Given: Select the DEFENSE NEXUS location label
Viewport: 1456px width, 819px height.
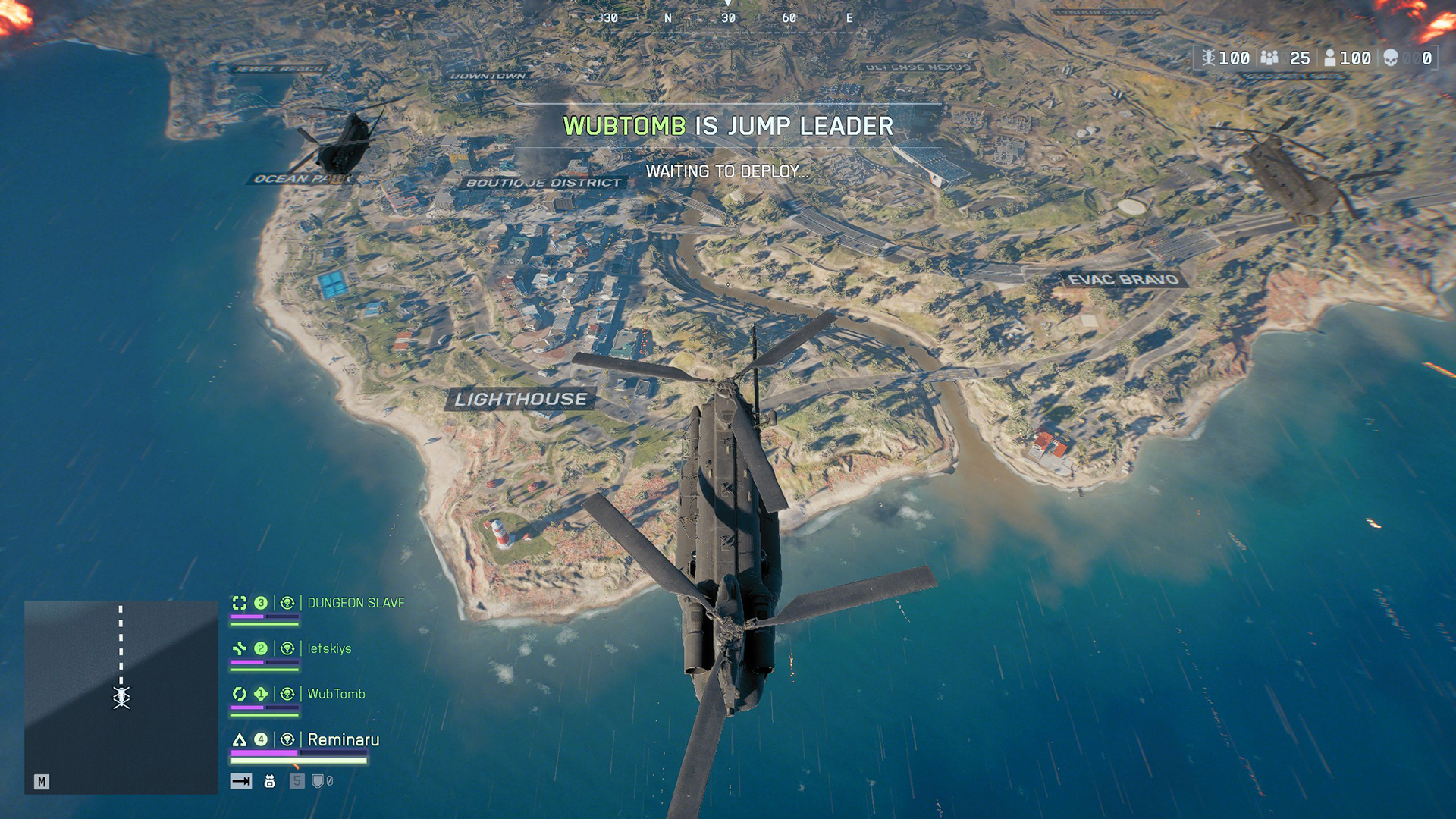Looking at the screenshot, I should (x=918, y=67).
